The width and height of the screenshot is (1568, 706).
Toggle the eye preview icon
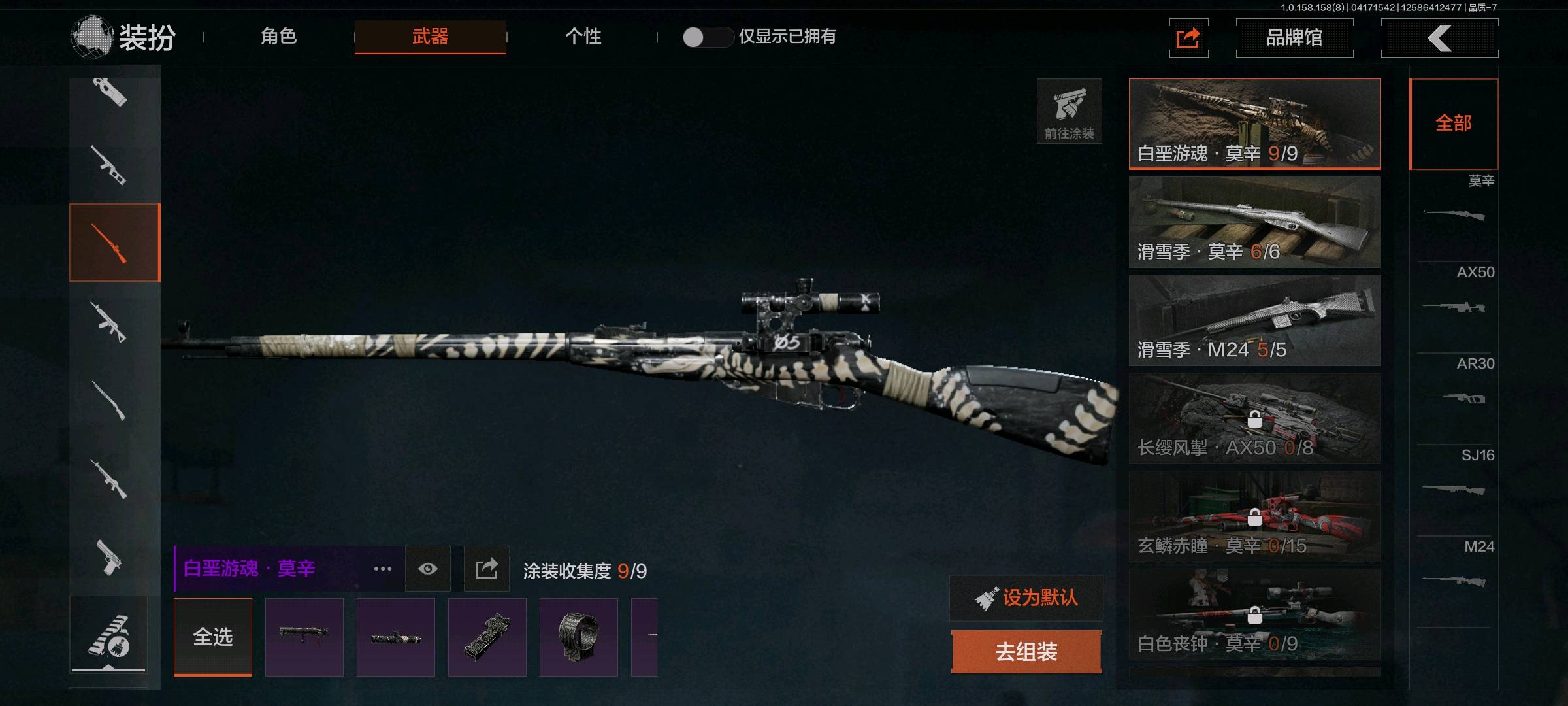(428, 569)
